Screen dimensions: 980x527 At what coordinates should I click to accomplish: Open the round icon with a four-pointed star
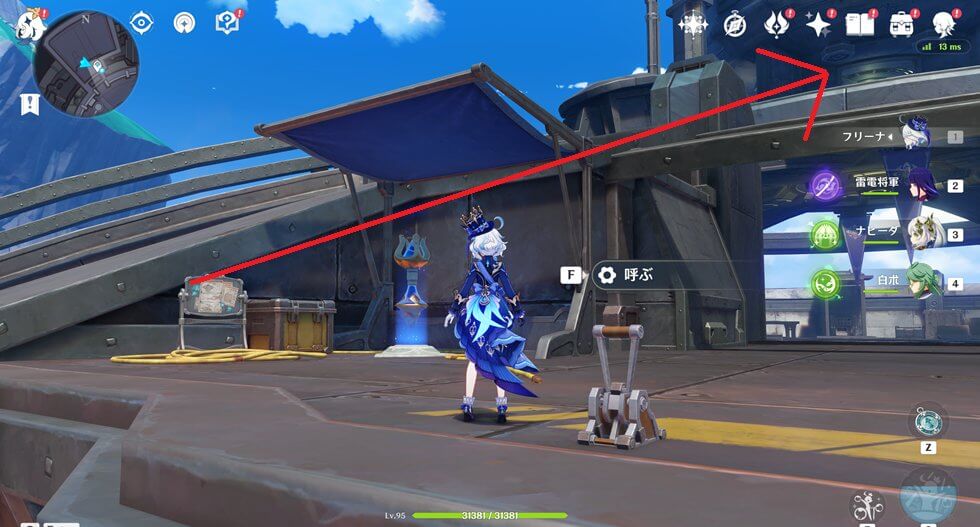tap(185, 22)
